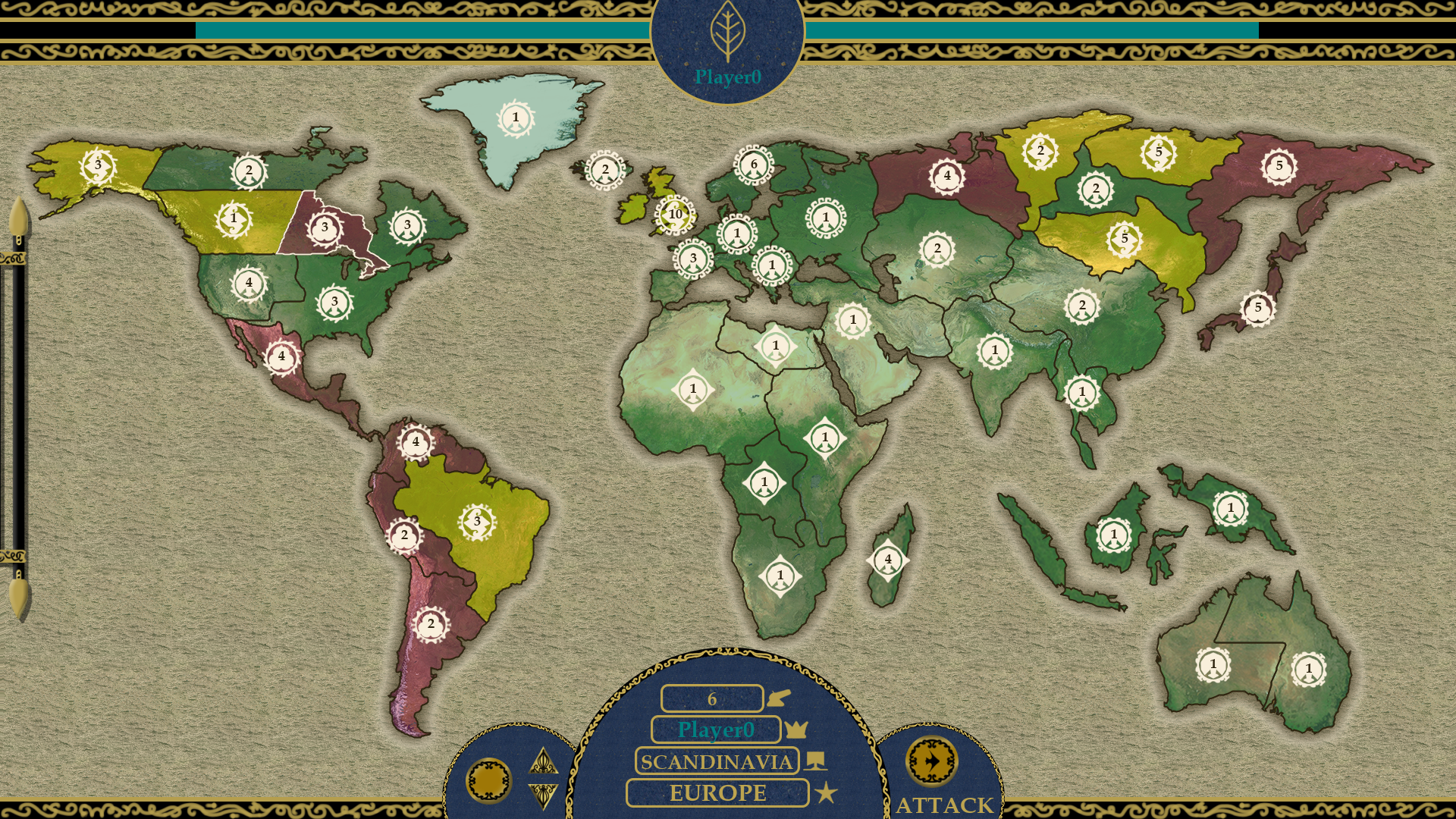This screenshot has width=1456, height=819.
Task: Choose the New Guinea troop marker
Action: pos(1230,508)
